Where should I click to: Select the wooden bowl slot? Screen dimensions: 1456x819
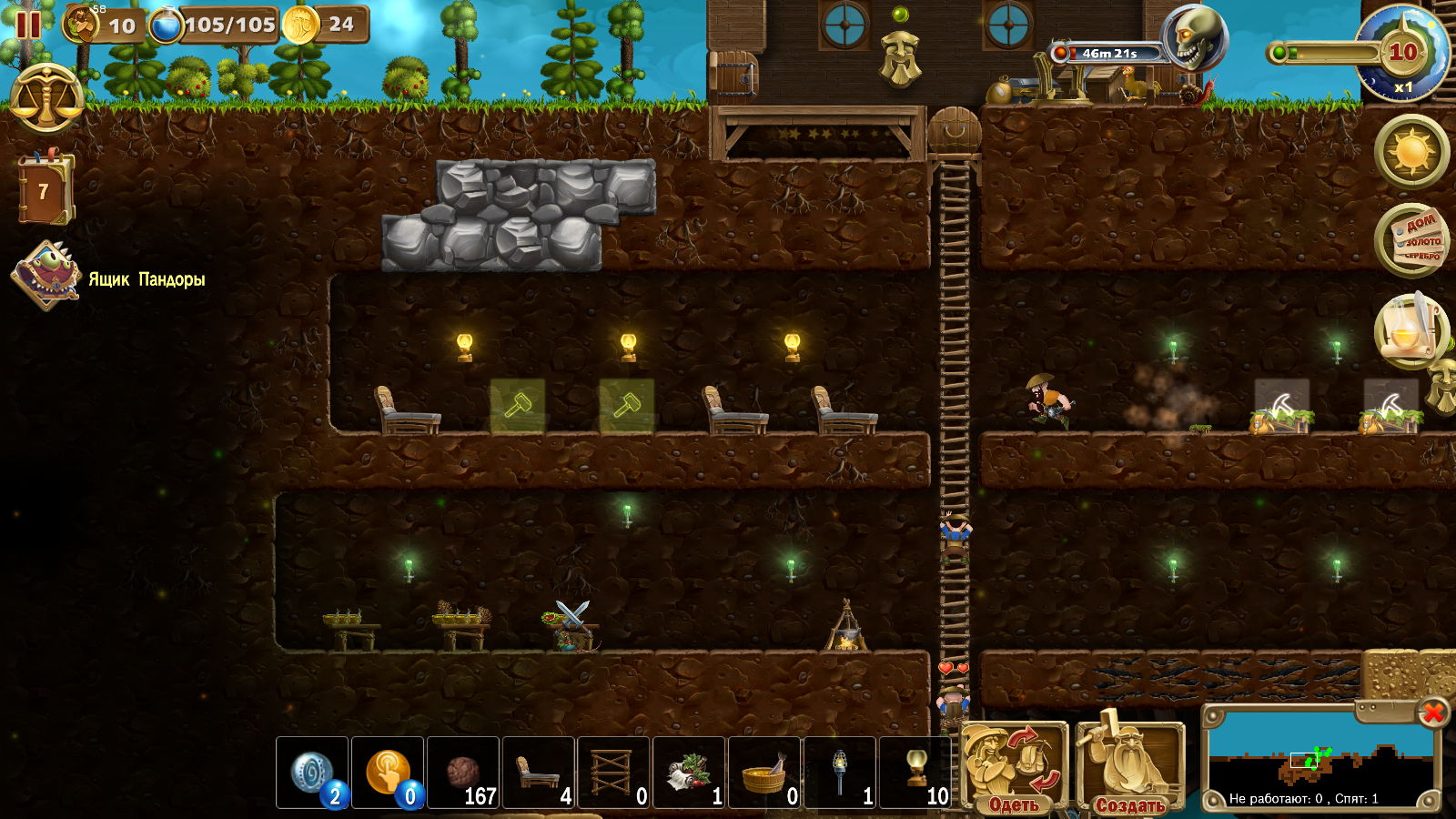pos(764,773)
